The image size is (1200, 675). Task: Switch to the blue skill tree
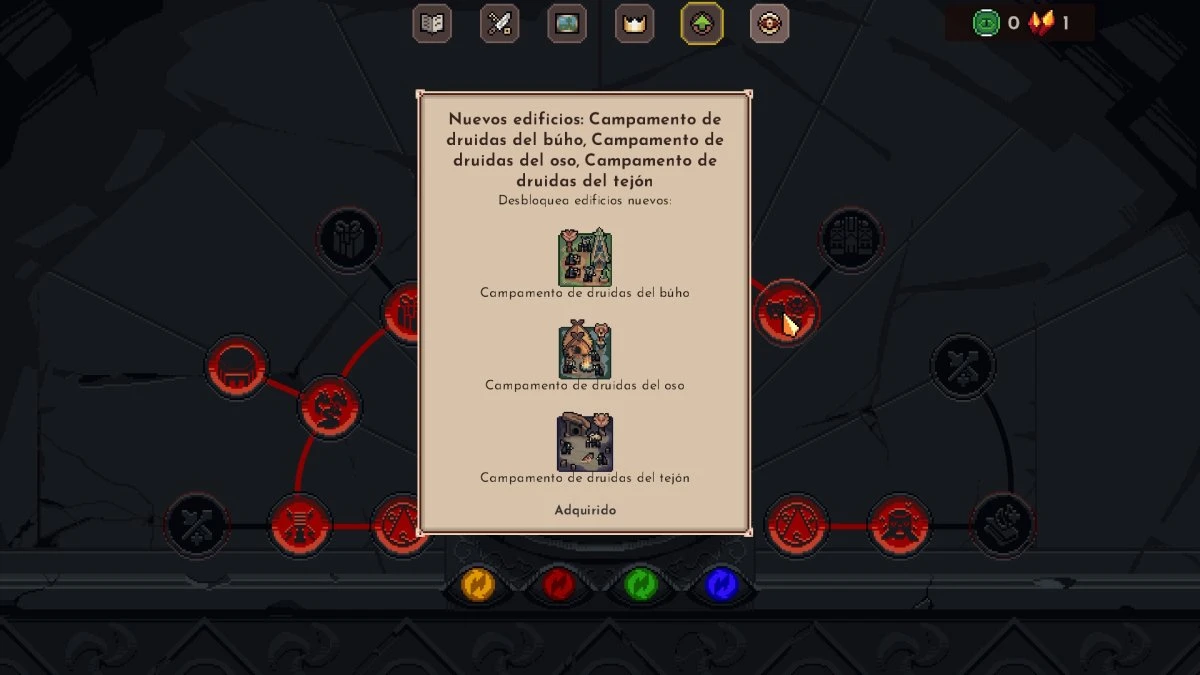click(x=721, y=585)
